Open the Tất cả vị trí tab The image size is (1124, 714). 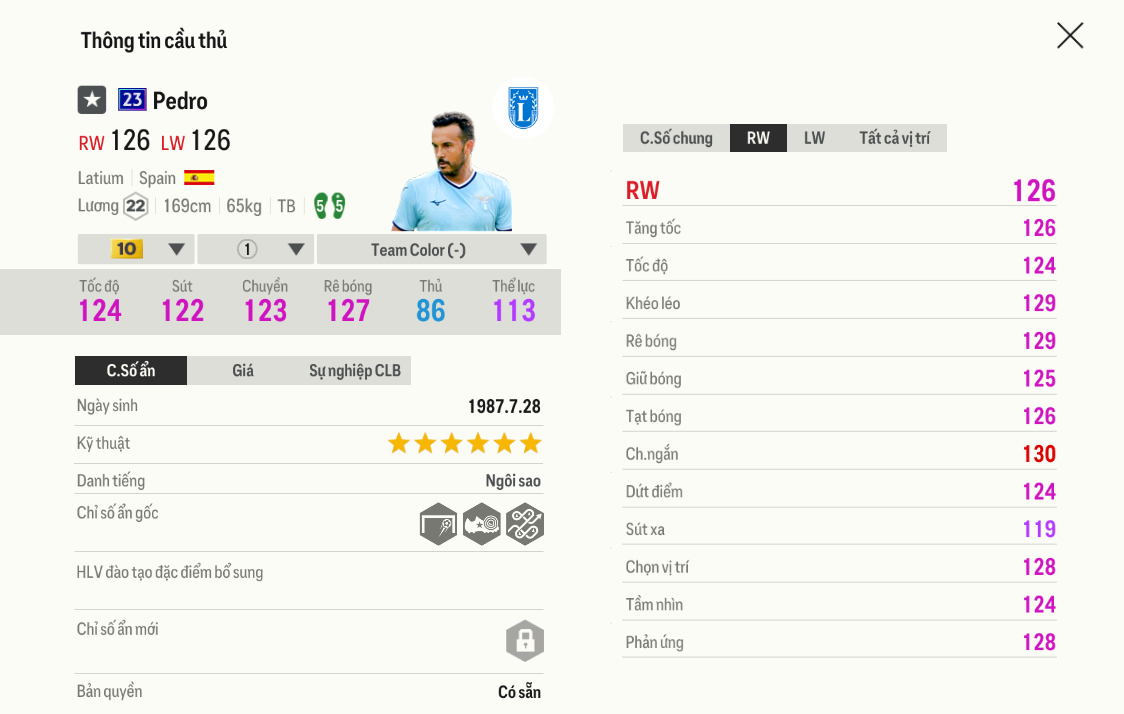point(894,138)
